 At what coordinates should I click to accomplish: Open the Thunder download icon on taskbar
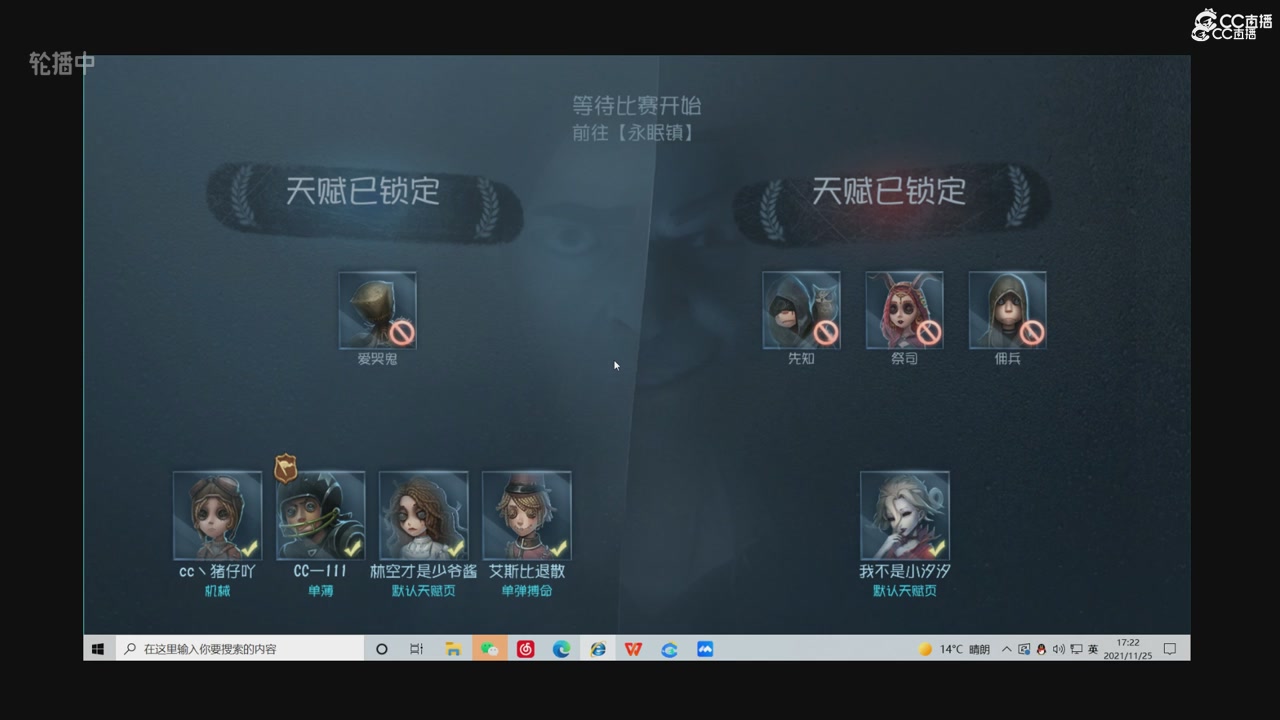click(x=669, y=648)
